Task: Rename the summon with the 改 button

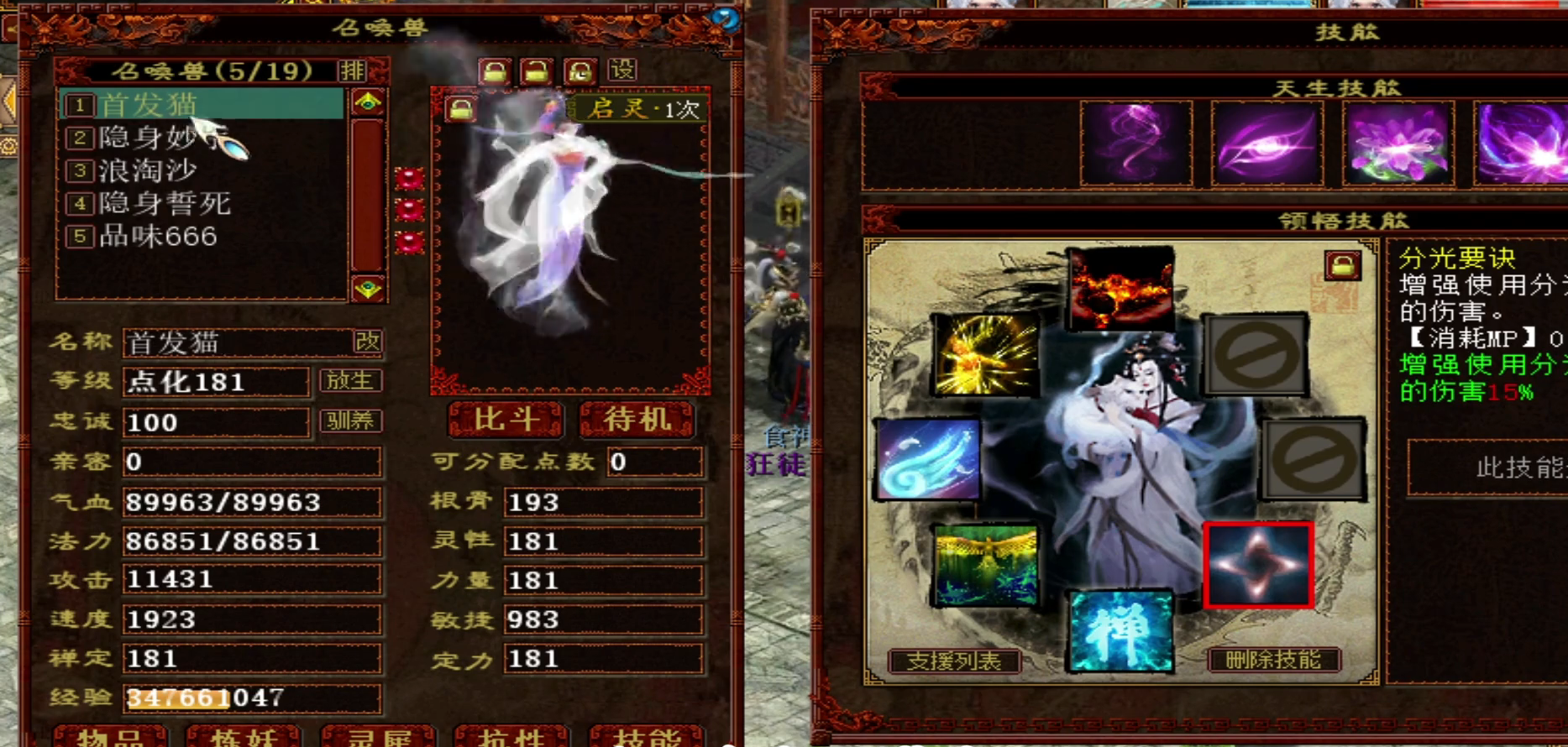Action: (368, 342)
